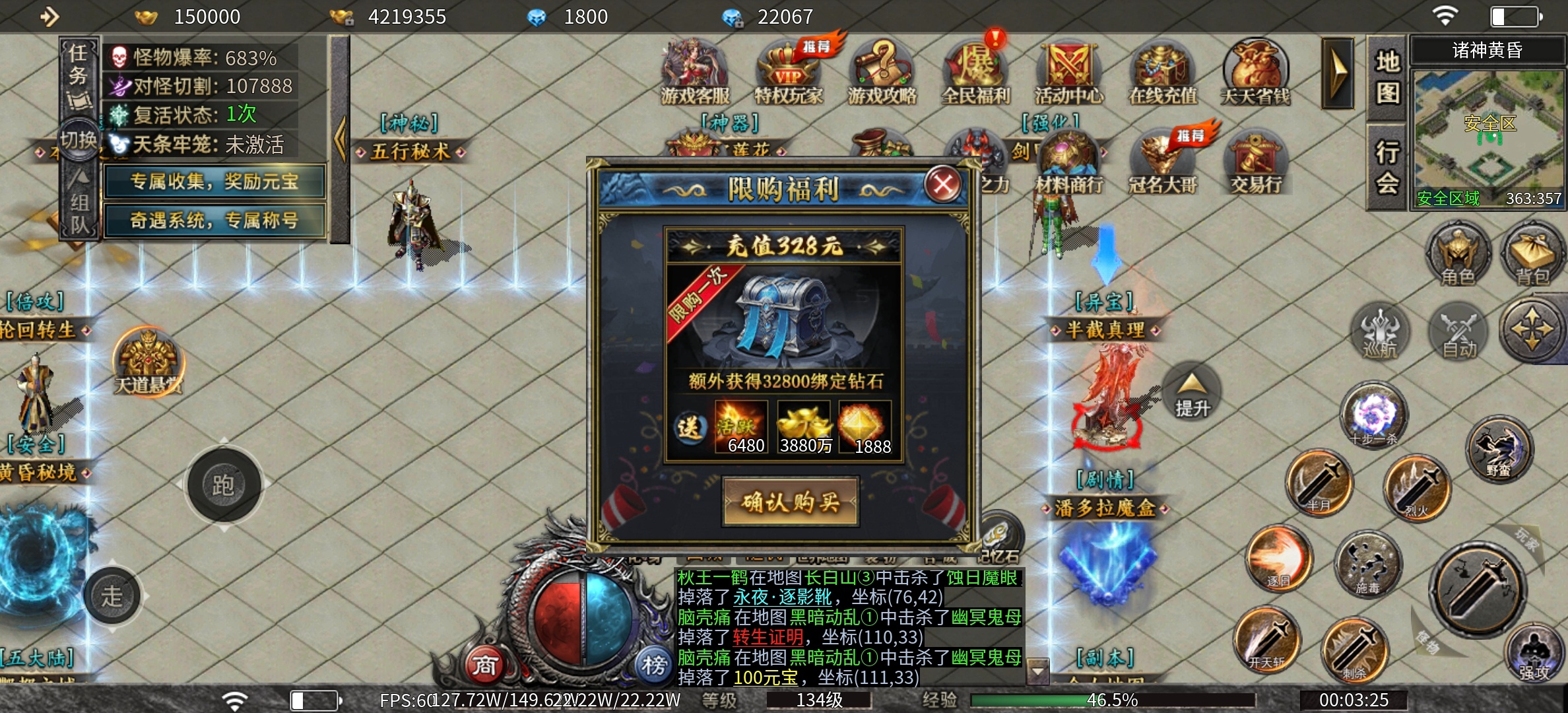
Task: Open 游戏客服 customer service icon
Action: [x=695, y=72]
